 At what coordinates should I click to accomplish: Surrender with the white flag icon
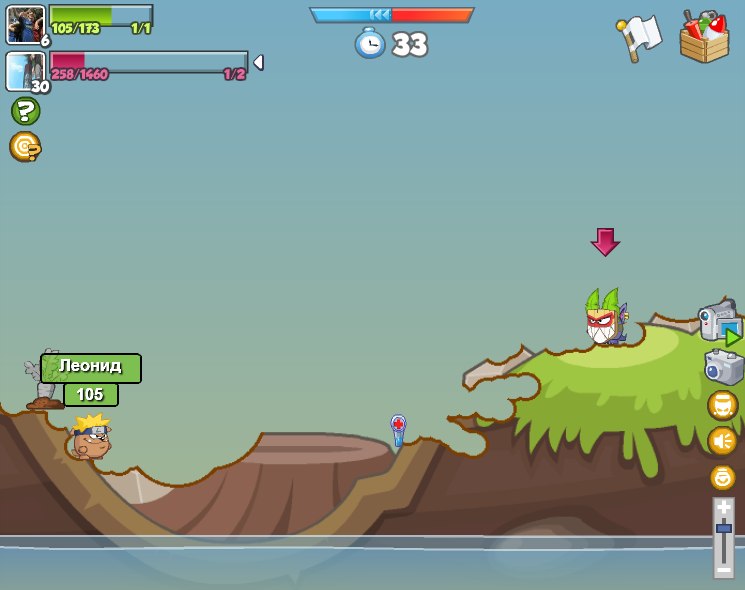pos(639,37)
